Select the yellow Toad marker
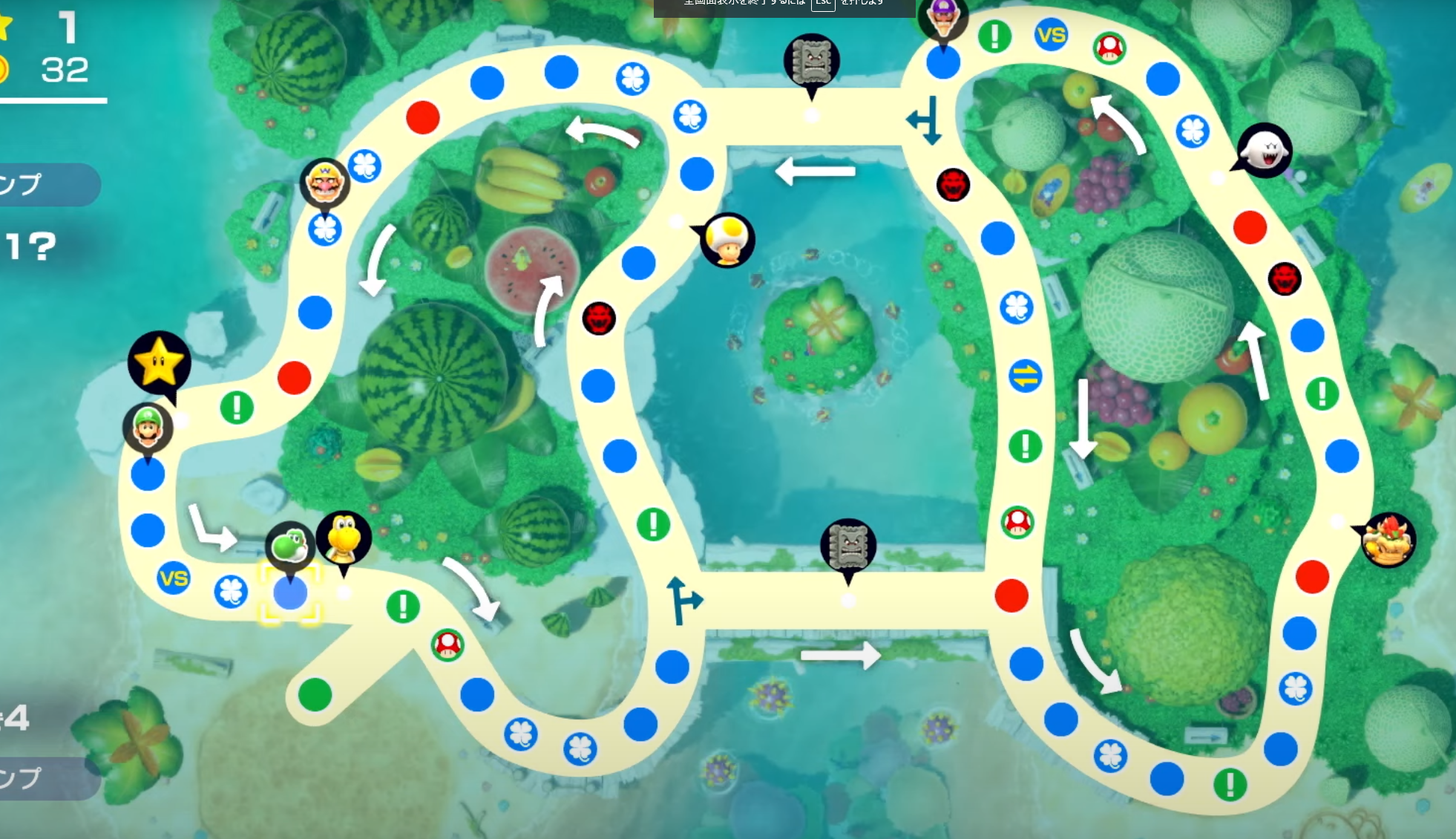This screenshot has height=839, width=1456. pos(727,239)
